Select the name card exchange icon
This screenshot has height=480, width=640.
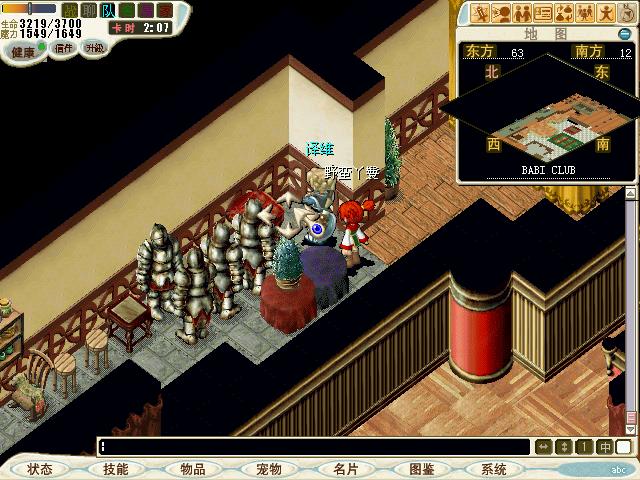[543, 13]
